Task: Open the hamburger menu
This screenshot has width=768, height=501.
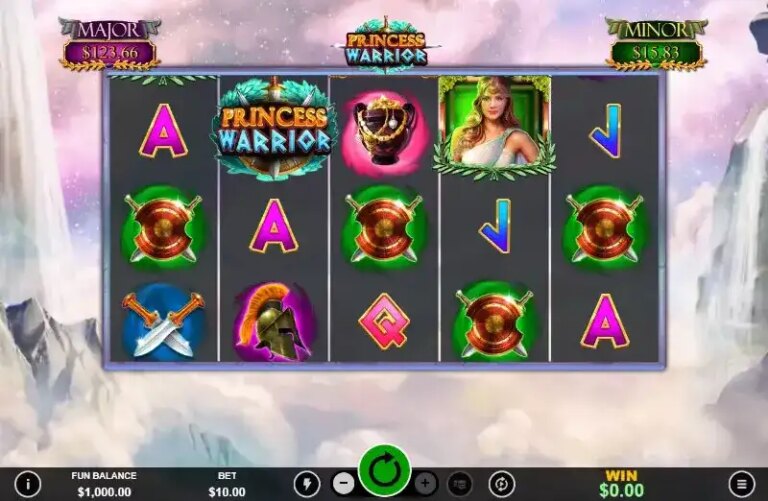Action: [741, 484]
